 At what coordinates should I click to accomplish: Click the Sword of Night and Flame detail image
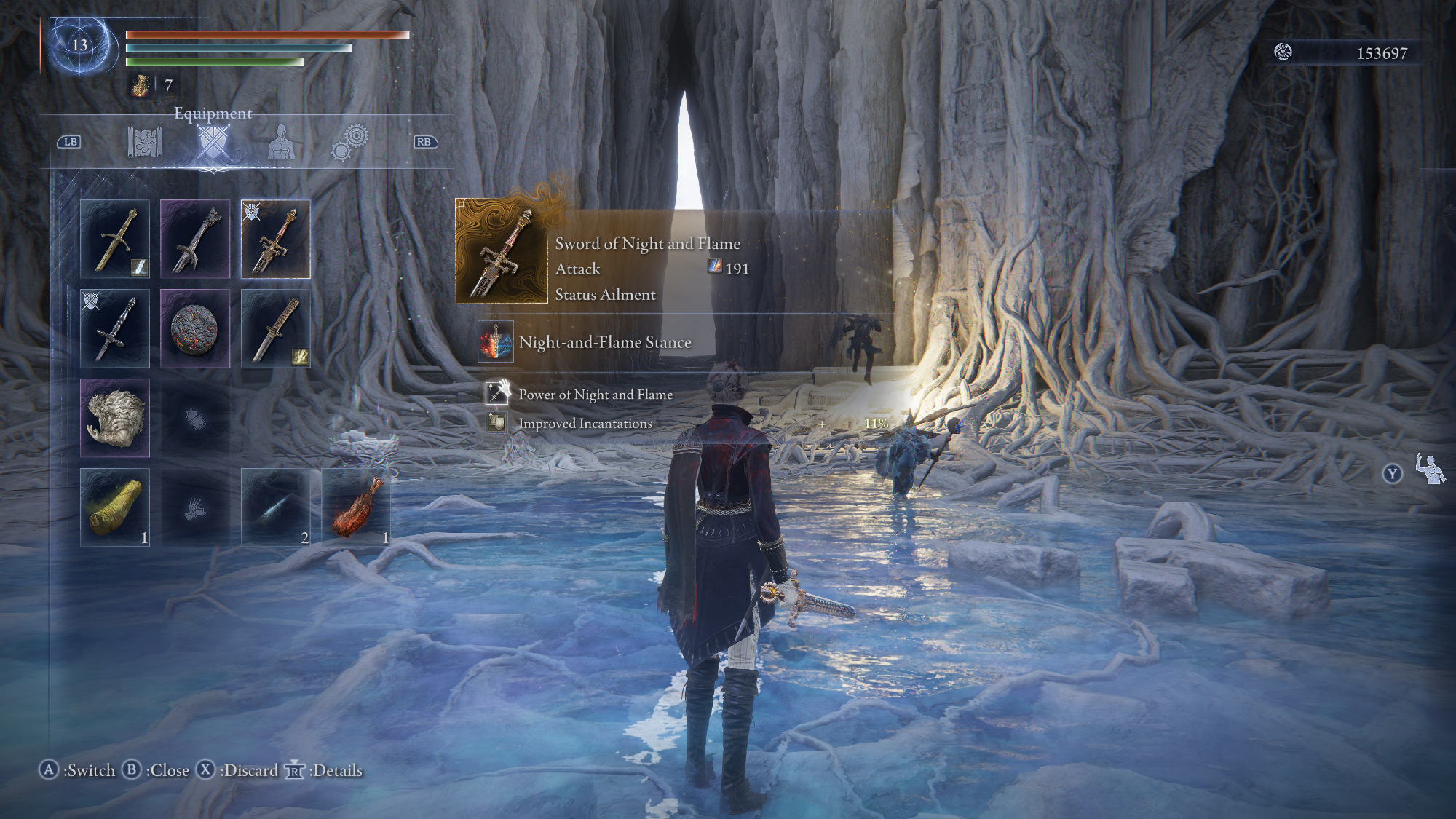coord(501,252)
